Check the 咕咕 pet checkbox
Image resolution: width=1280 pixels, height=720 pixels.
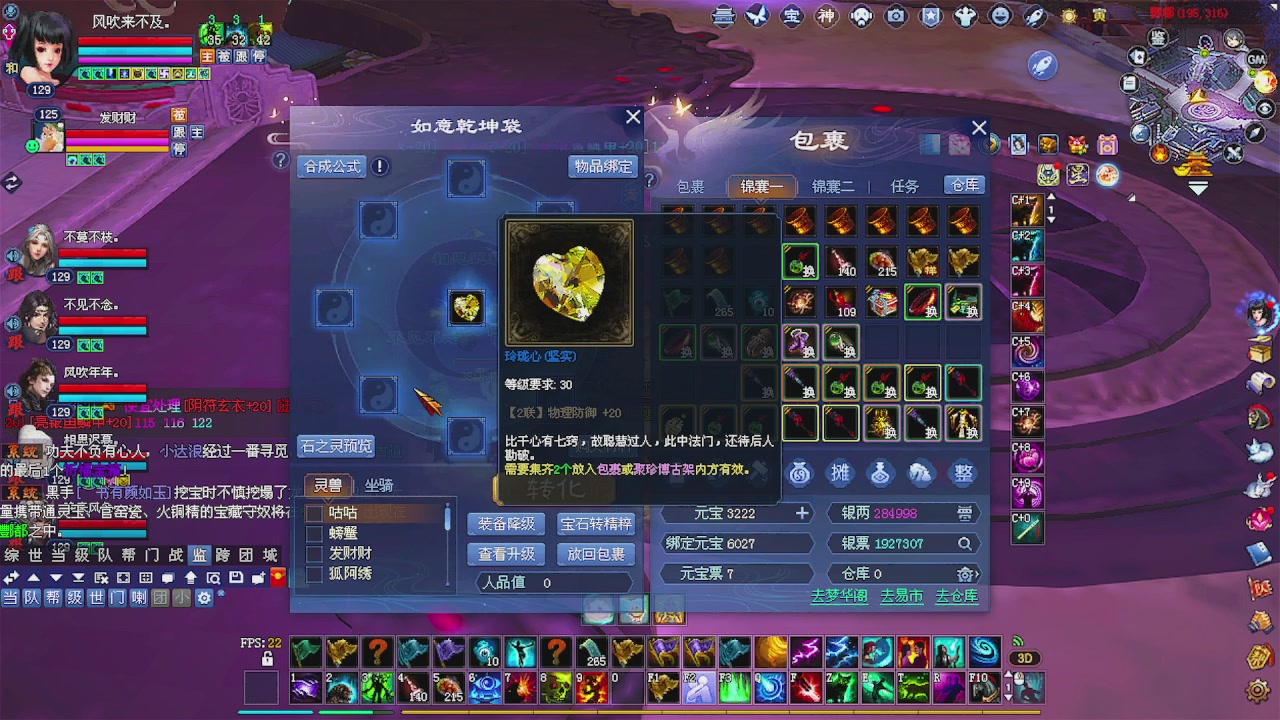click(x=314, y=511)
